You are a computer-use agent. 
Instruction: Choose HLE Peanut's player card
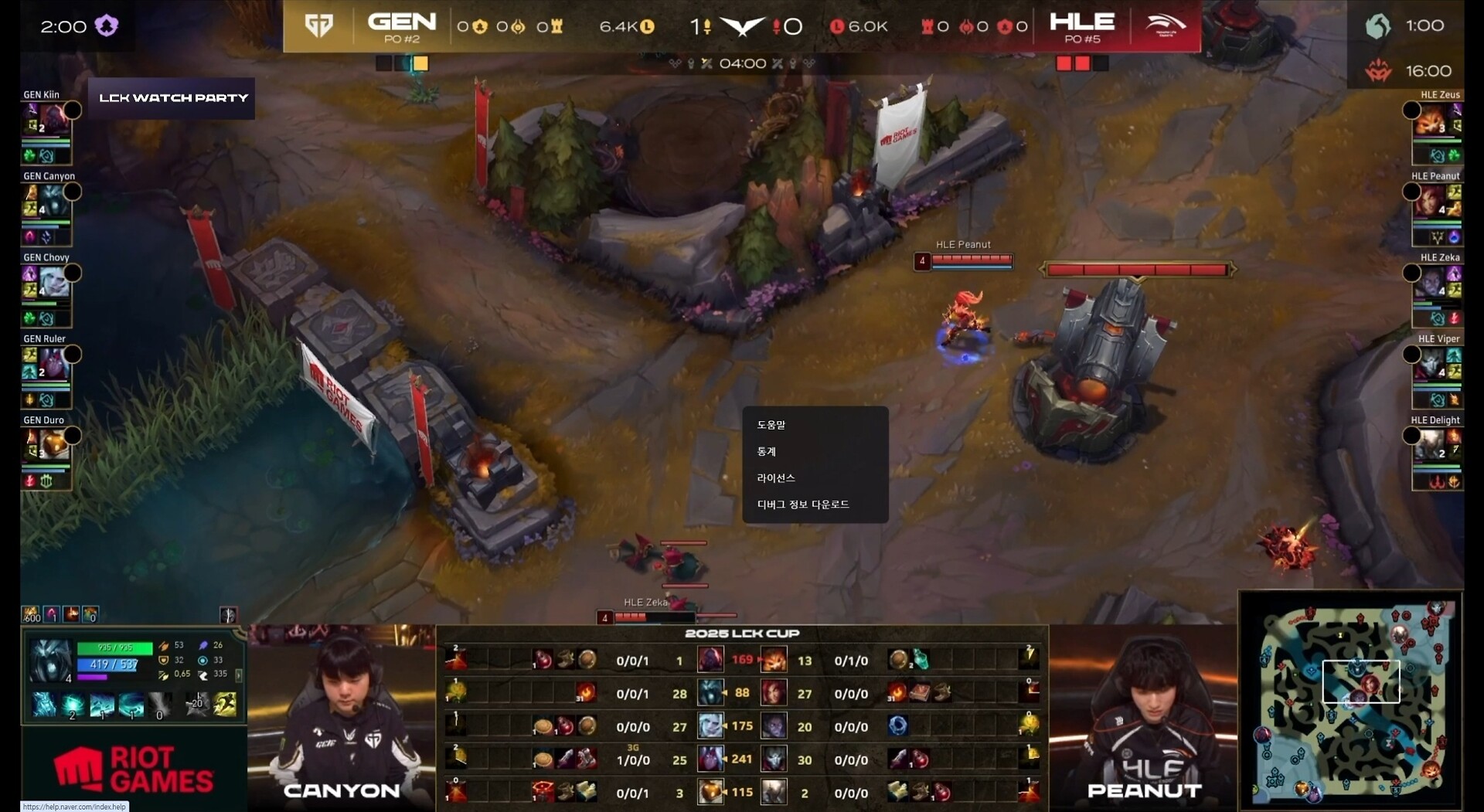click(x=1436, y=209)
